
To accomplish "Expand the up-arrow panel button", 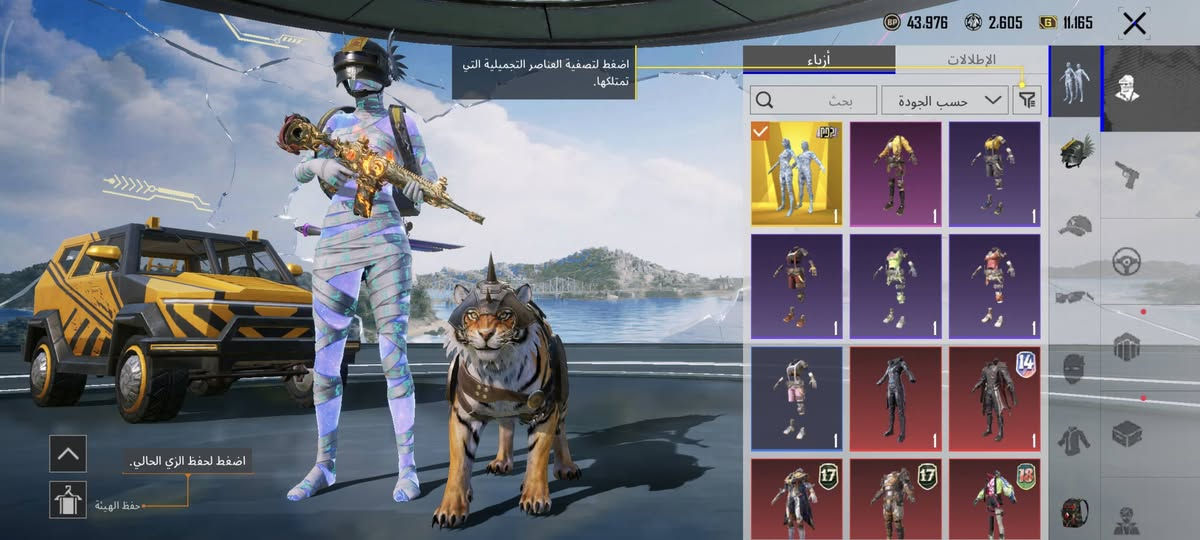I will click(68, 454).
